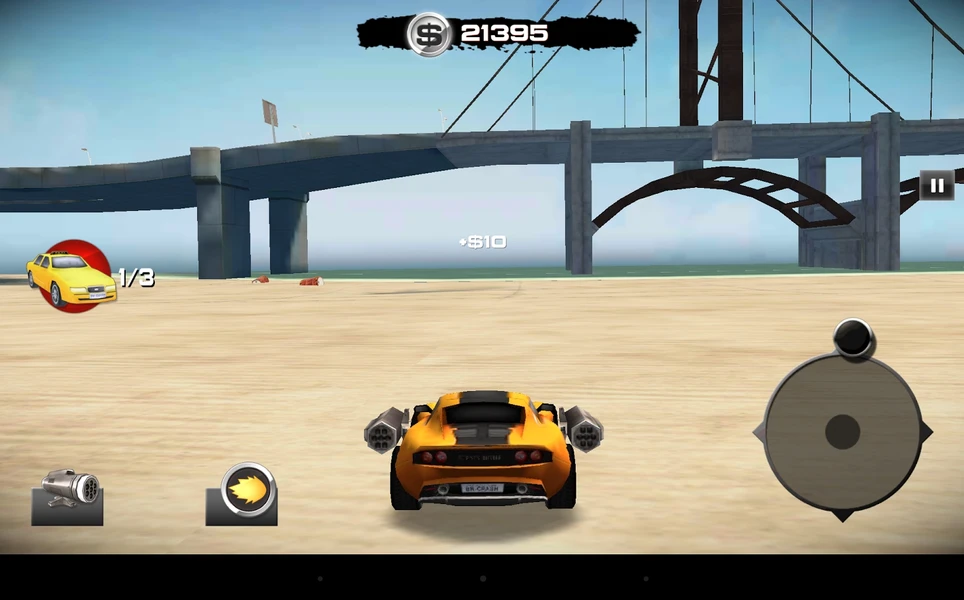
Task: Steer left with the joystick arrow
Action: pyautogui.click(x=759, y=432)
